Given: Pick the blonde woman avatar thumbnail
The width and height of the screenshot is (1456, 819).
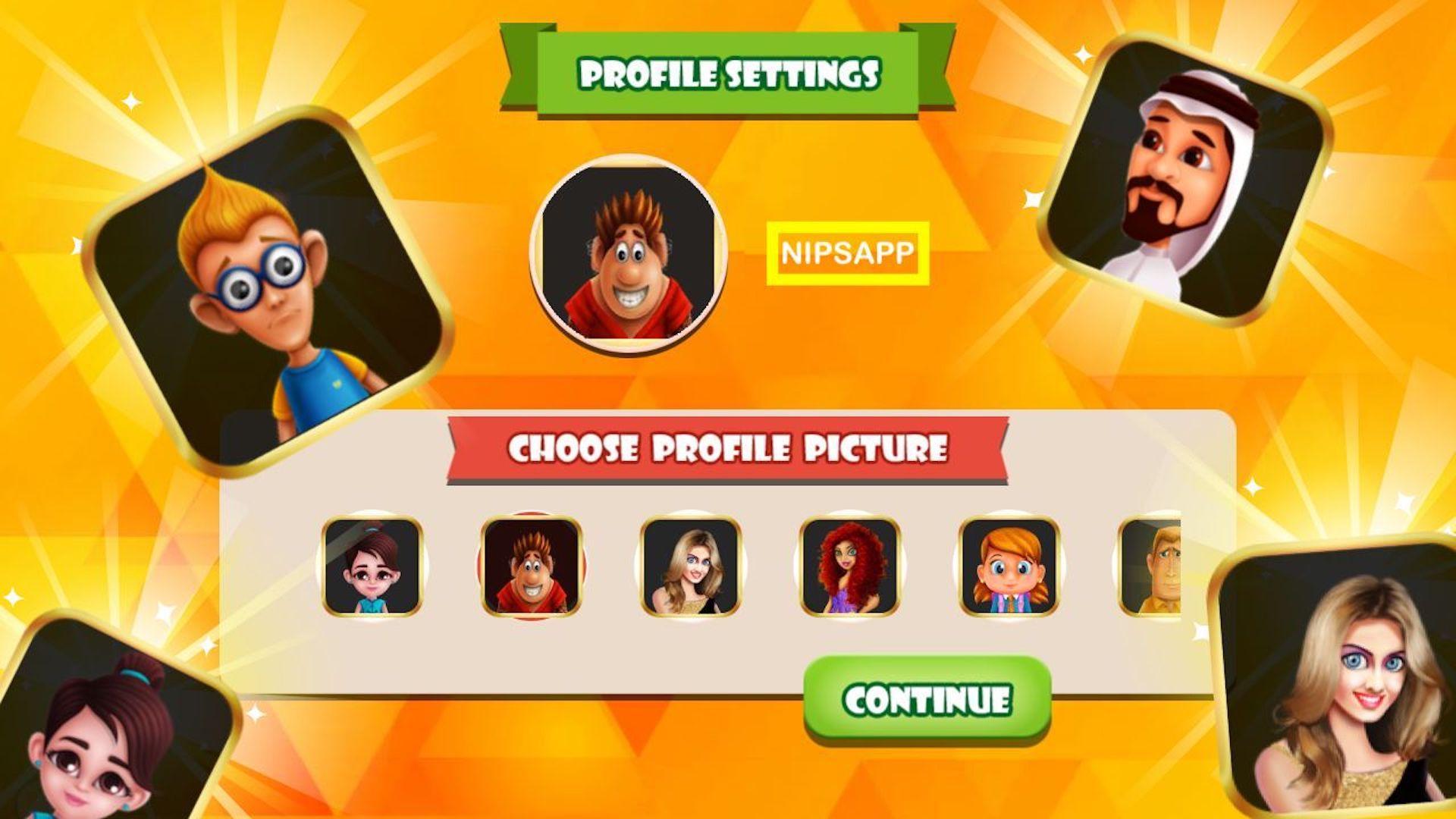Looking at the screenshot, I should [x=691, y=566].
